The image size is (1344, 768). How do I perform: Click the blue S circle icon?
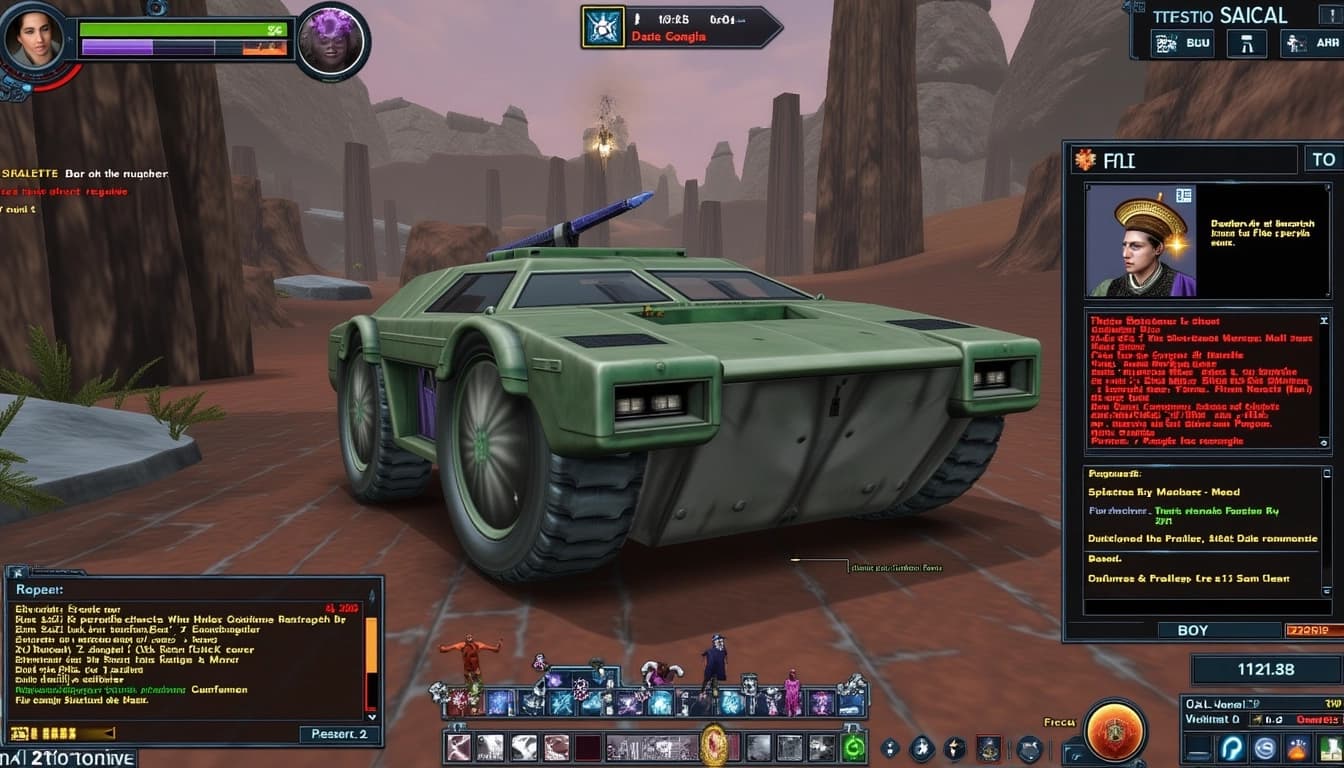(x=1265, y=748)
